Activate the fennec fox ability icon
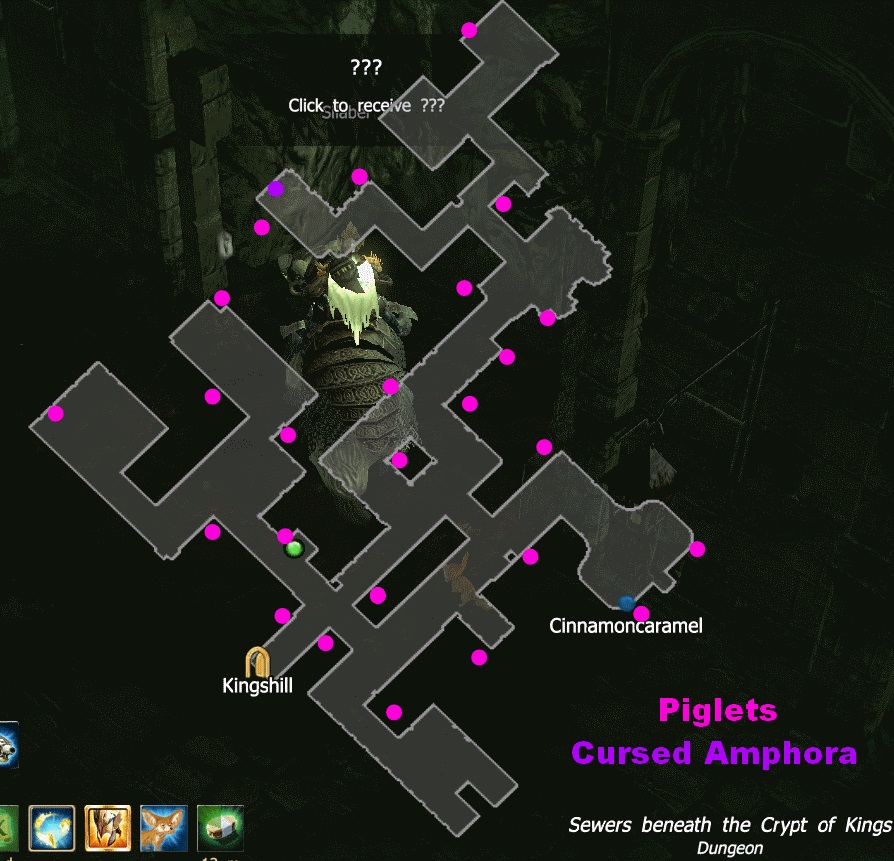Viewport: 894px width, 861px height. [x=164, y=826]
